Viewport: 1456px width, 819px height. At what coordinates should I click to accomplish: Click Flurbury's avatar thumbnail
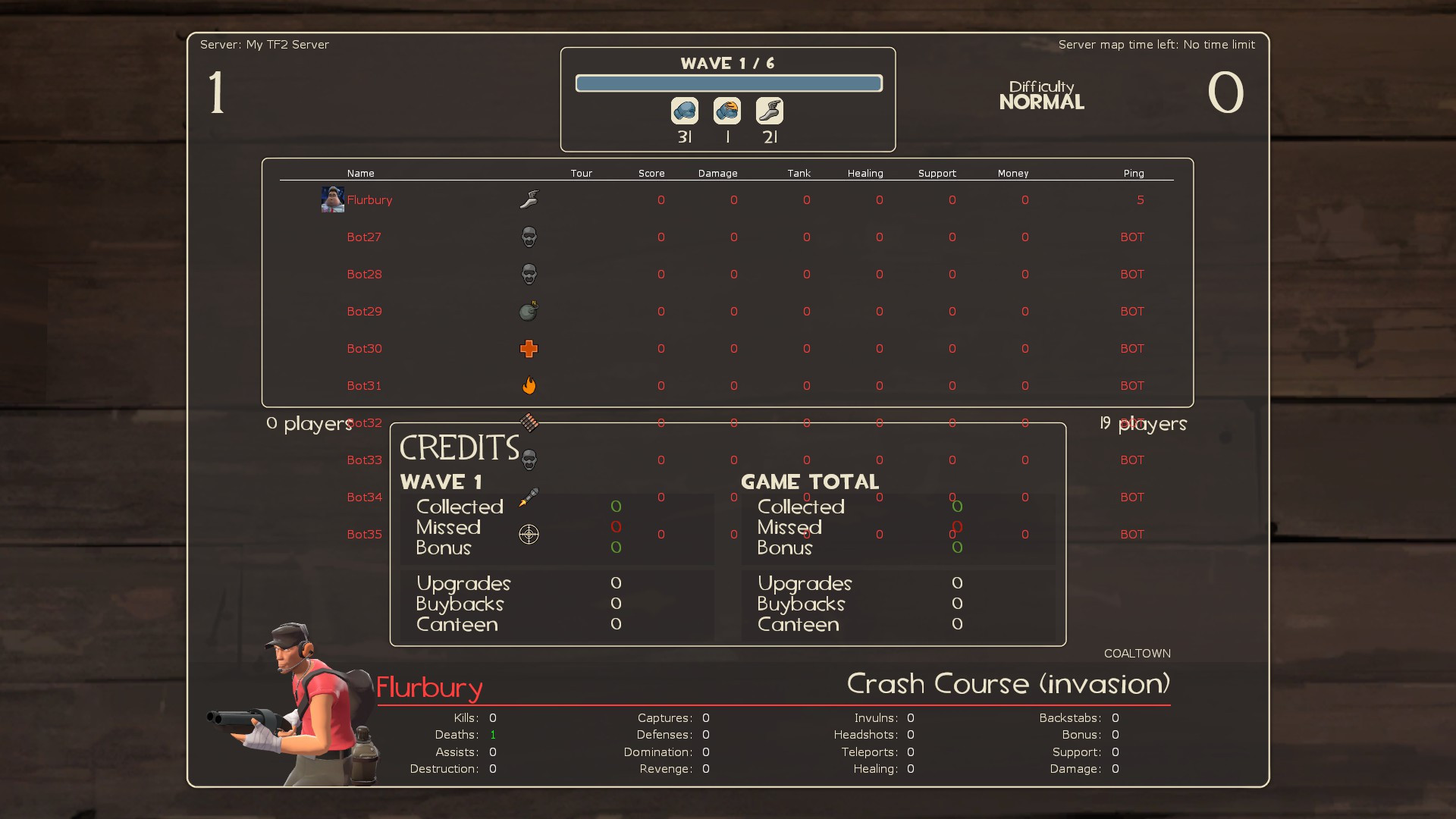point(332,199)
